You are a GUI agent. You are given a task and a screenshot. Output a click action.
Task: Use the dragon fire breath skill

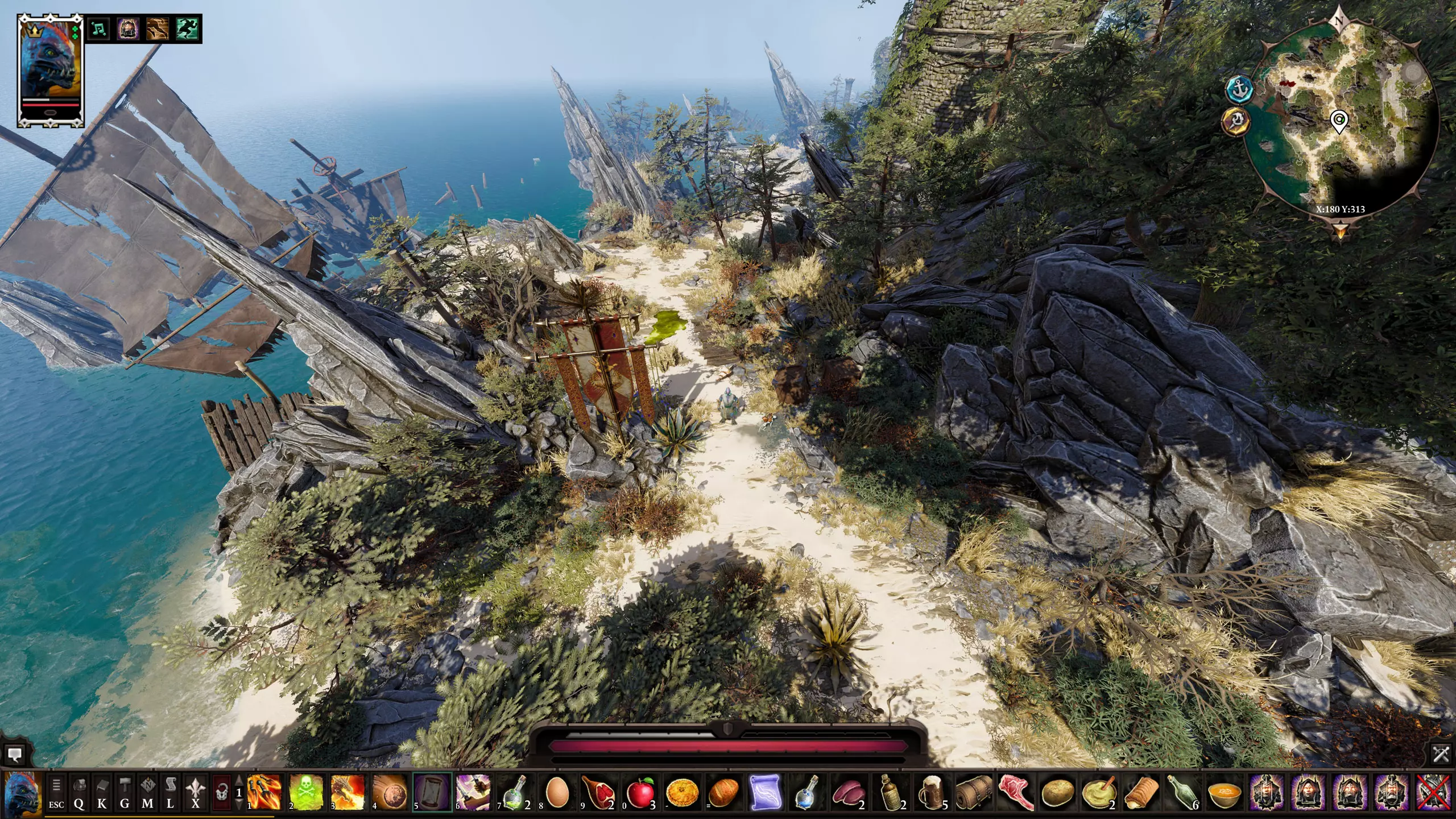click(x=348, y=792)
